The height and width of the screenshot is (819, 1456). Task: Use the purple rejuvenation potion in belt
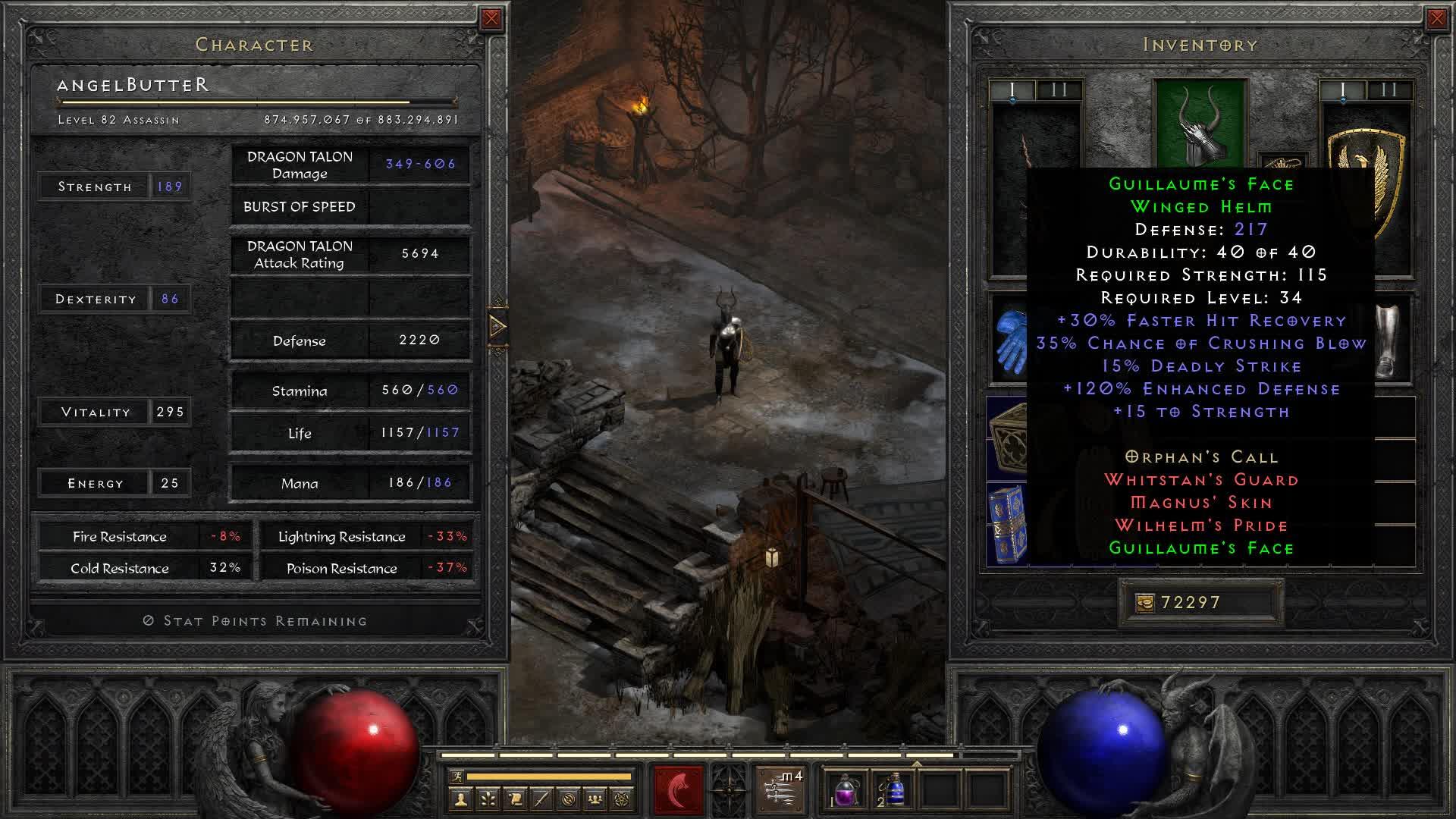[846, 790]
